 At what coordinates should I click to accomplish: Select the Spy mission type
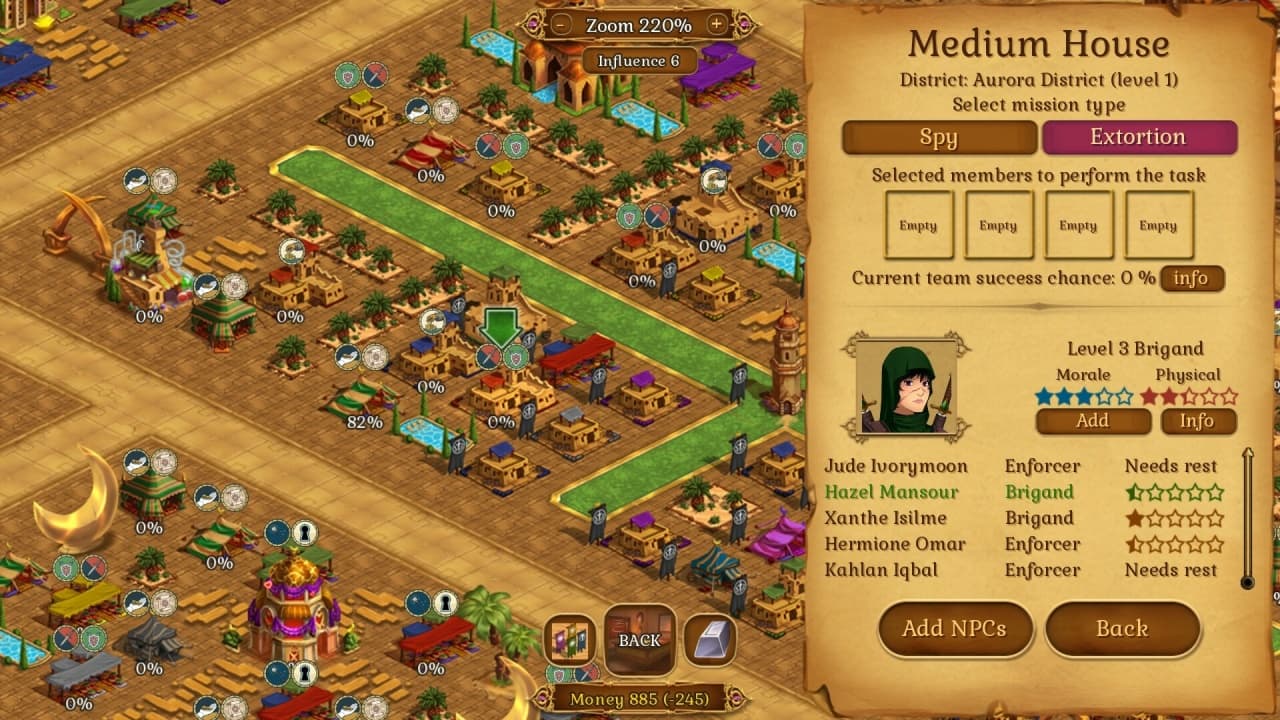(x=939, y=138)
